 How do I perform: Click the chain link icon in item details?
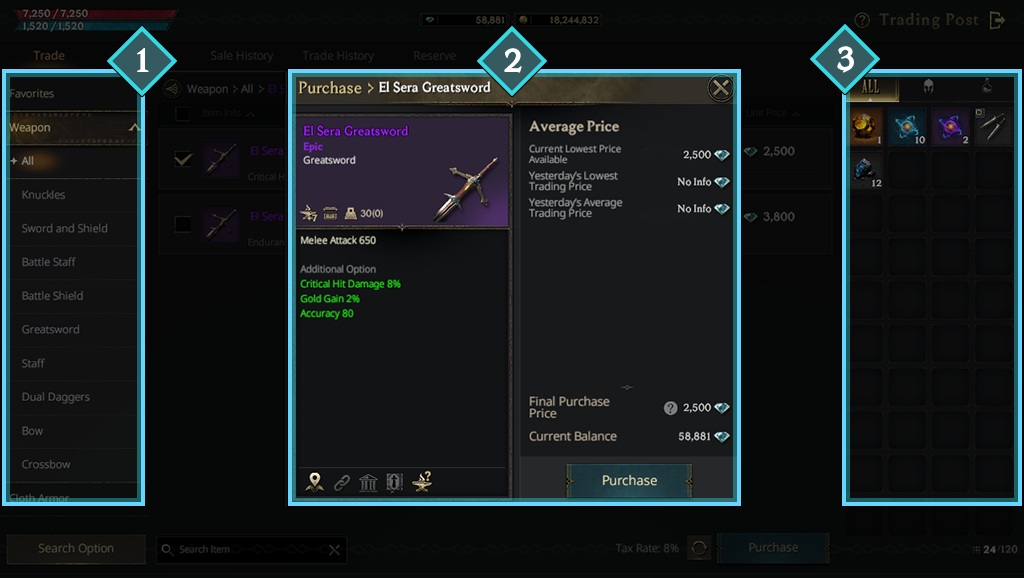click(342, 483)
